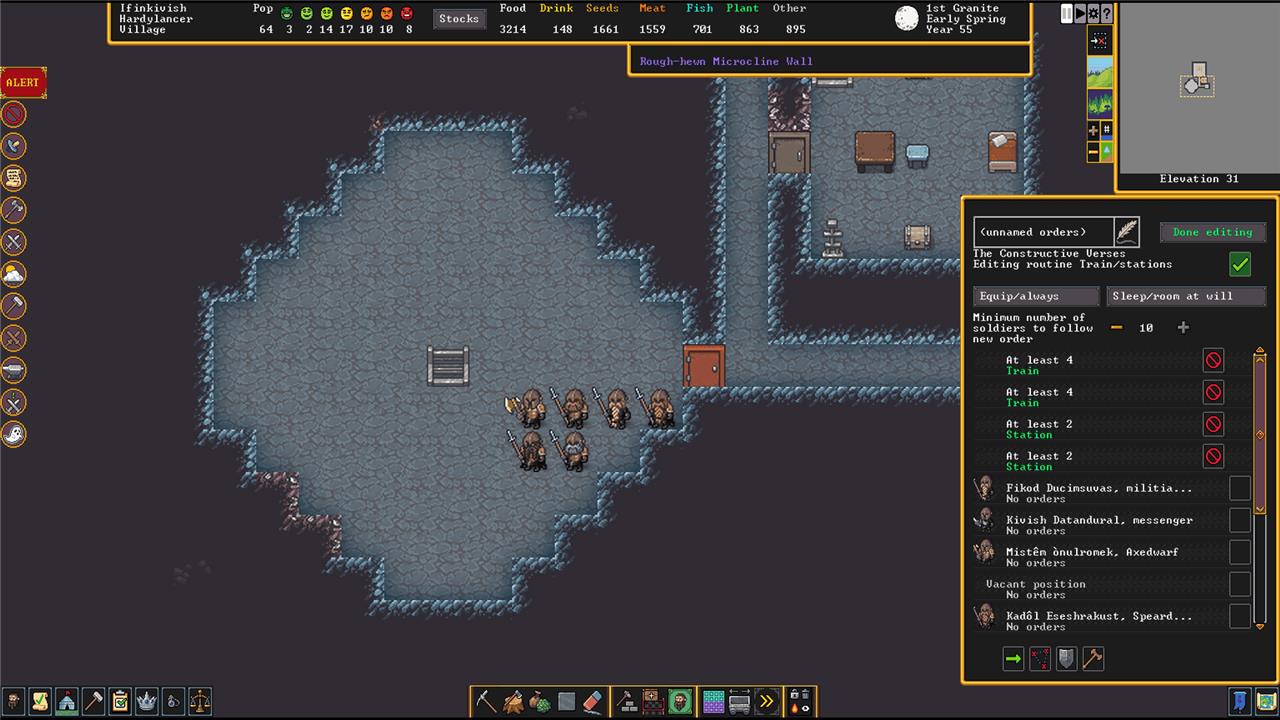Screen dimensions: 1280x720
Task: Tick the checkbox for Mistêm Ònulromek, Axedwarf
Action: pyautogui.click(x=1240, y=552)
